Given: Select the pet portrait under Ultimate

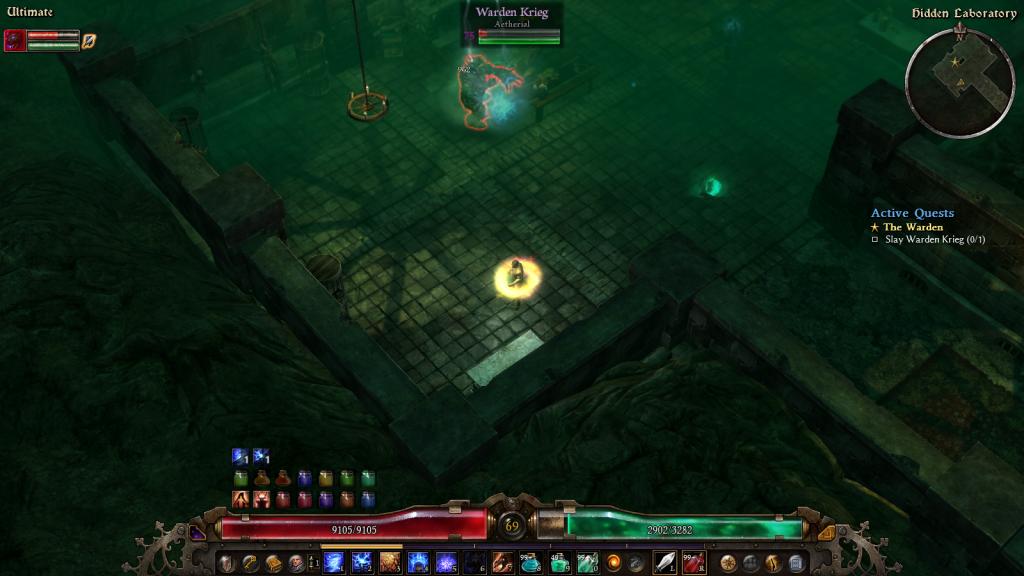Looking at the screenshot, I should click(x=15, y=40).
